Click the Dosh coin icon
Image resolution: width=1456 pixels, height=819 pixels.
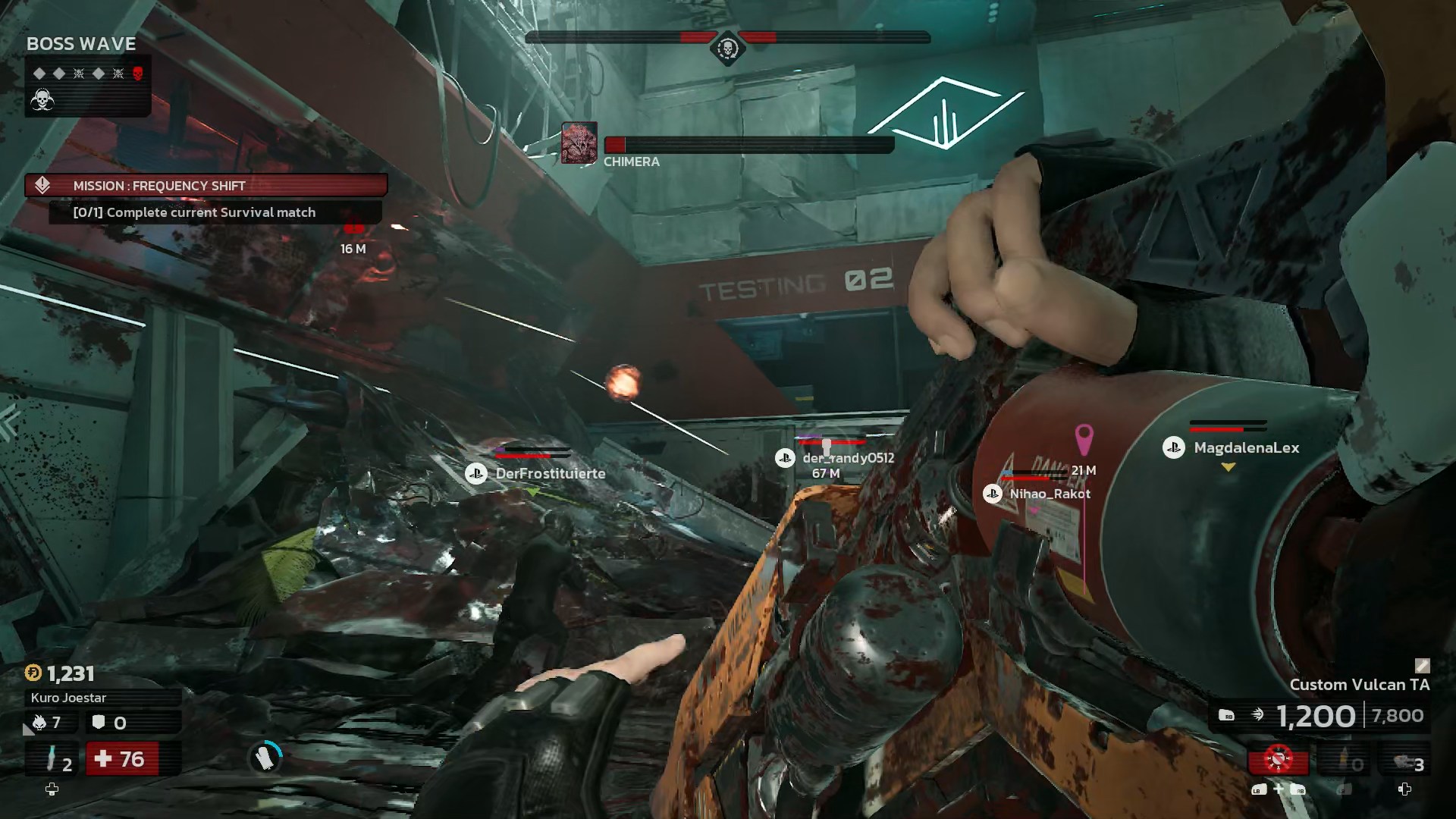[33, 673]
